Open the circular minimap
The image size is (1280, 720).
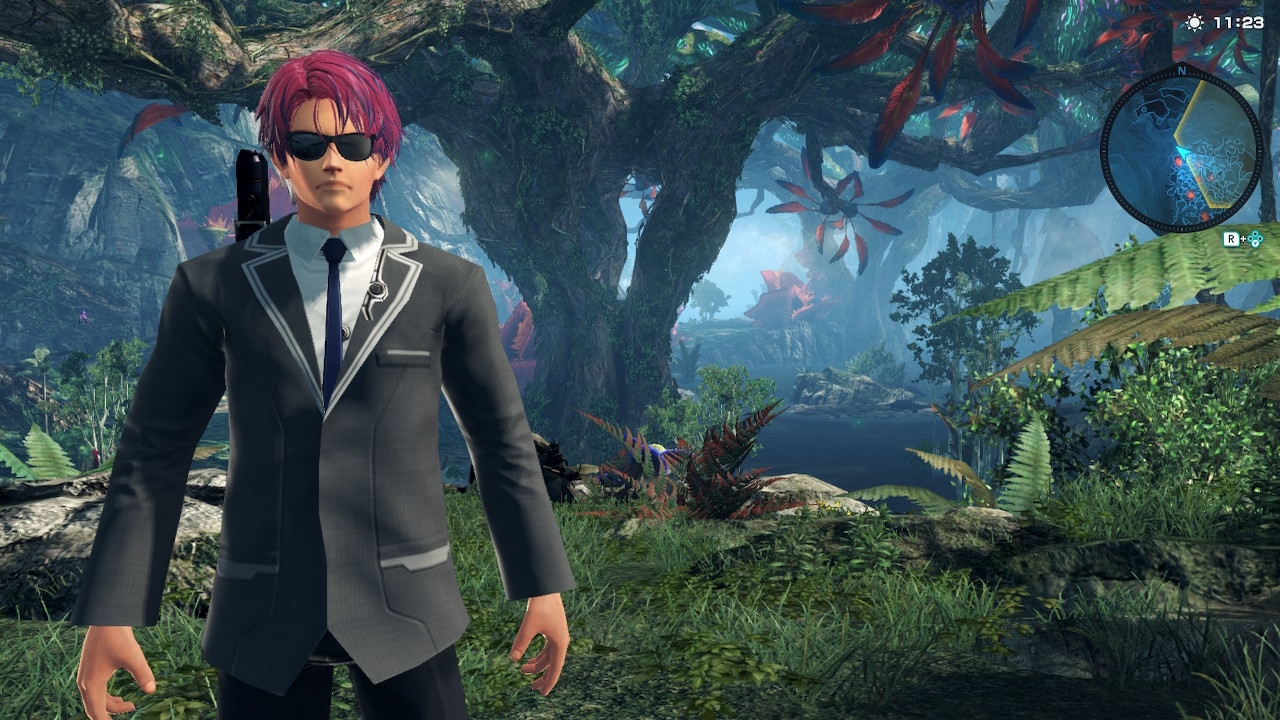point(1180,148)
